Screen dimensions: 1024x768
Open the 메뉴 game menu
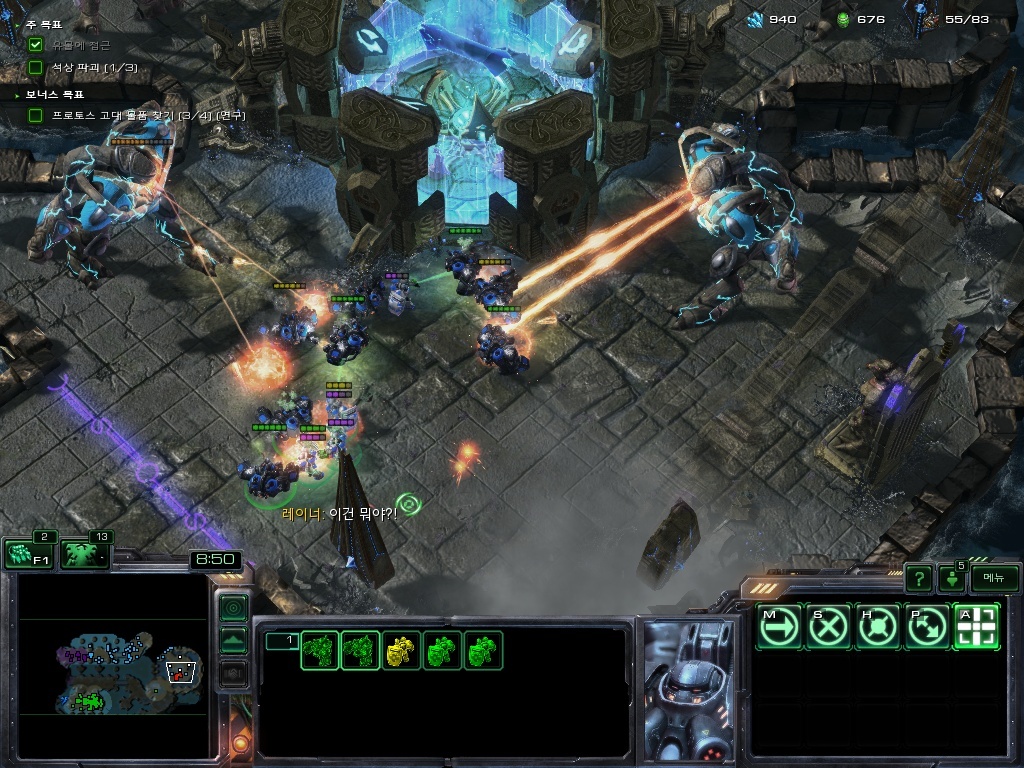994,578
